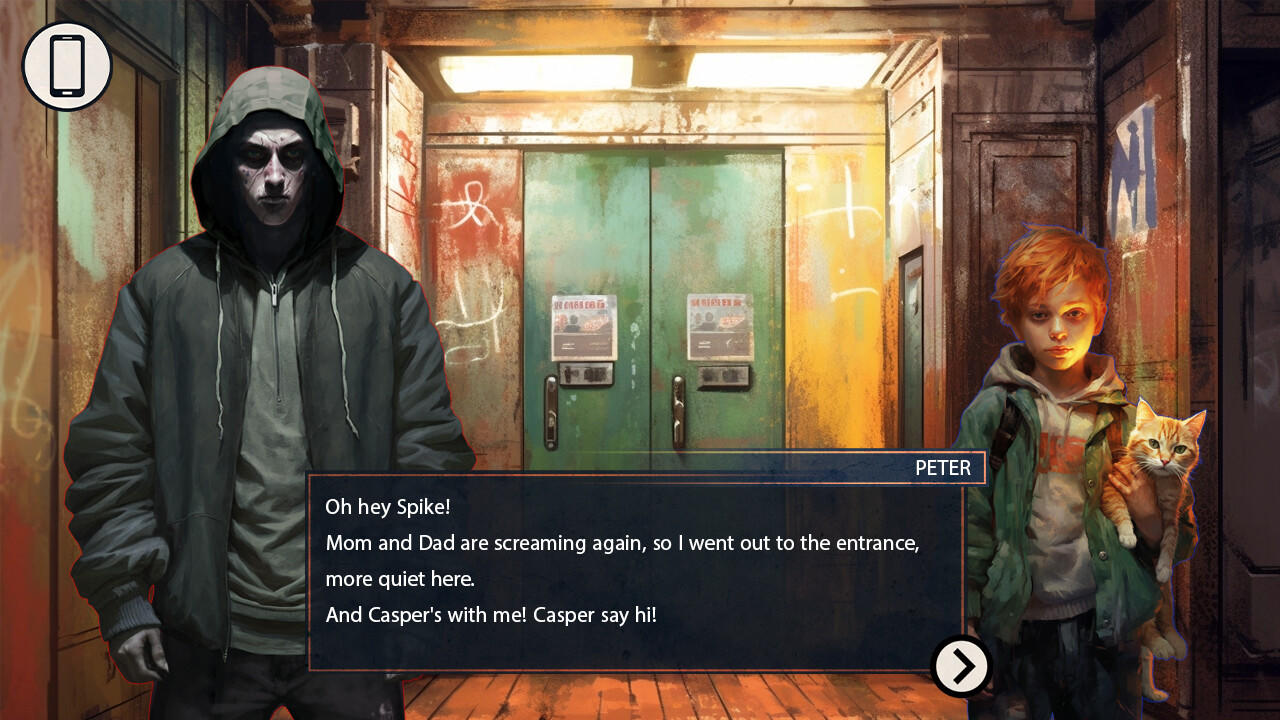1280x720 pixels.
Task: Advance dialogue with the arrow button
Action: click(x=959, y=665)
